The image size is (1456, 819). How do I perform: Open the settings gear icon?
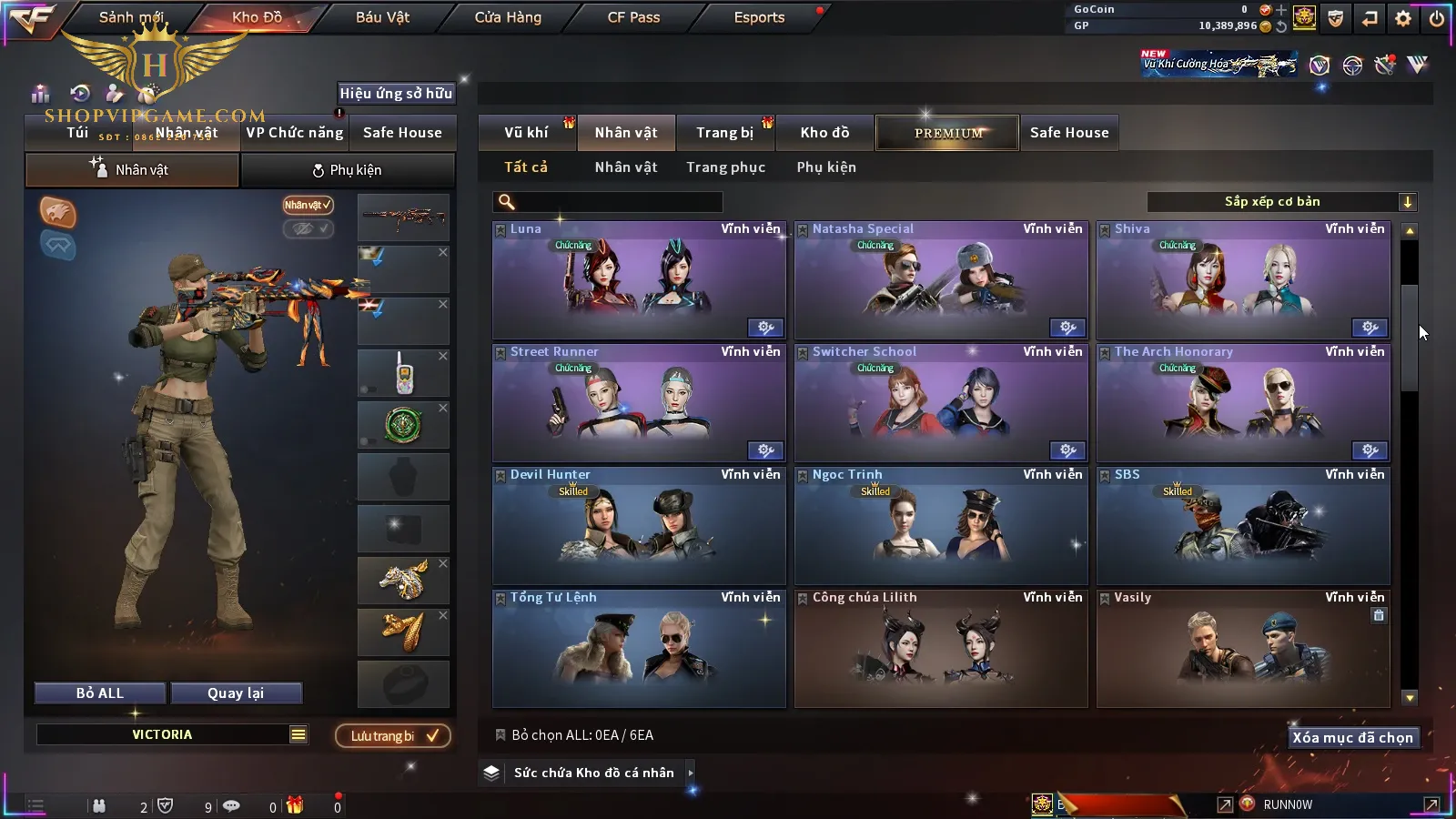tap(1403, 18)
